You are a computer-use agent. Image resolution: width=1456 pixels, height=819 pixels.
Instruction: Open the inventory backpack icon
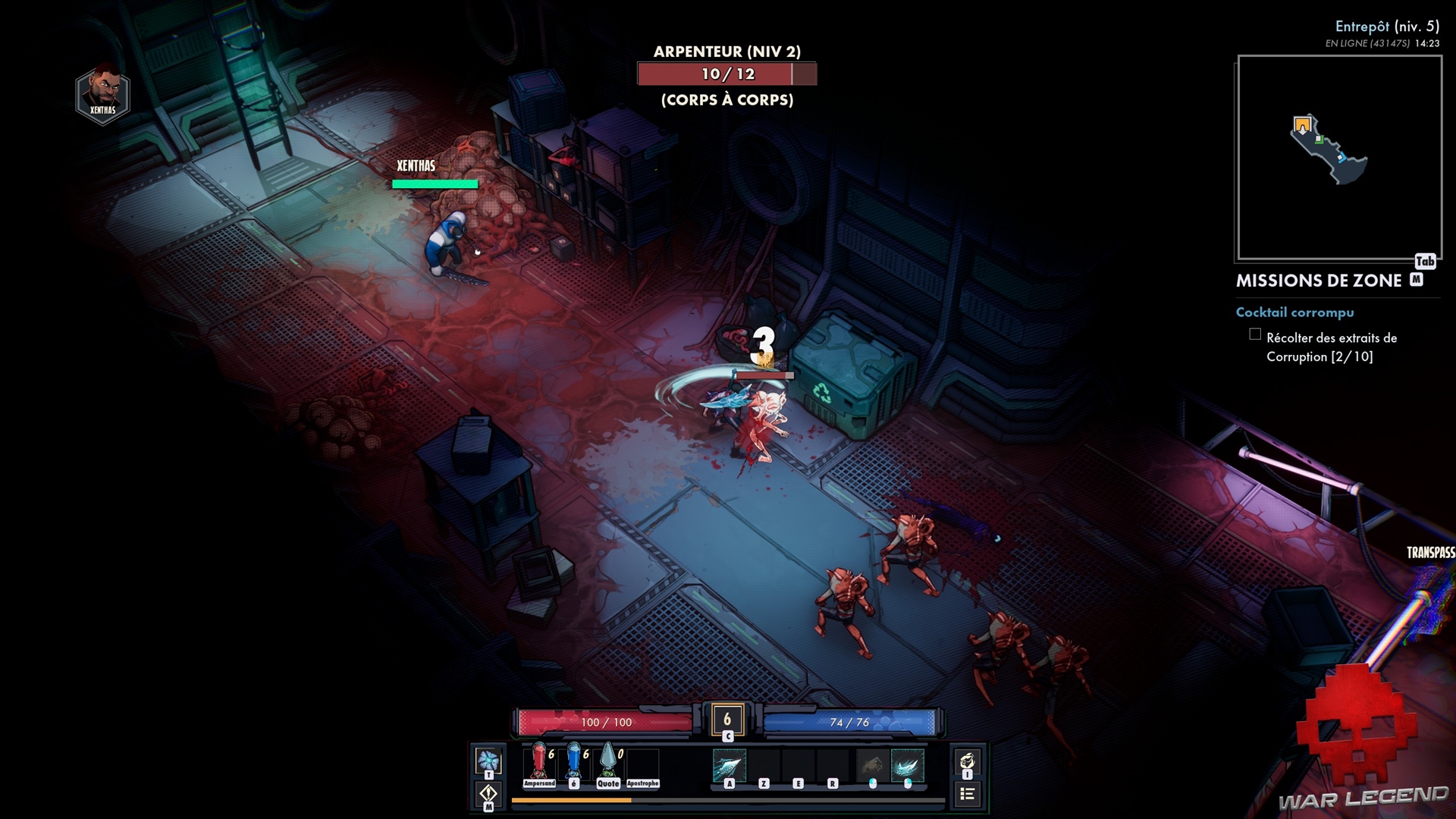point(967,761)
